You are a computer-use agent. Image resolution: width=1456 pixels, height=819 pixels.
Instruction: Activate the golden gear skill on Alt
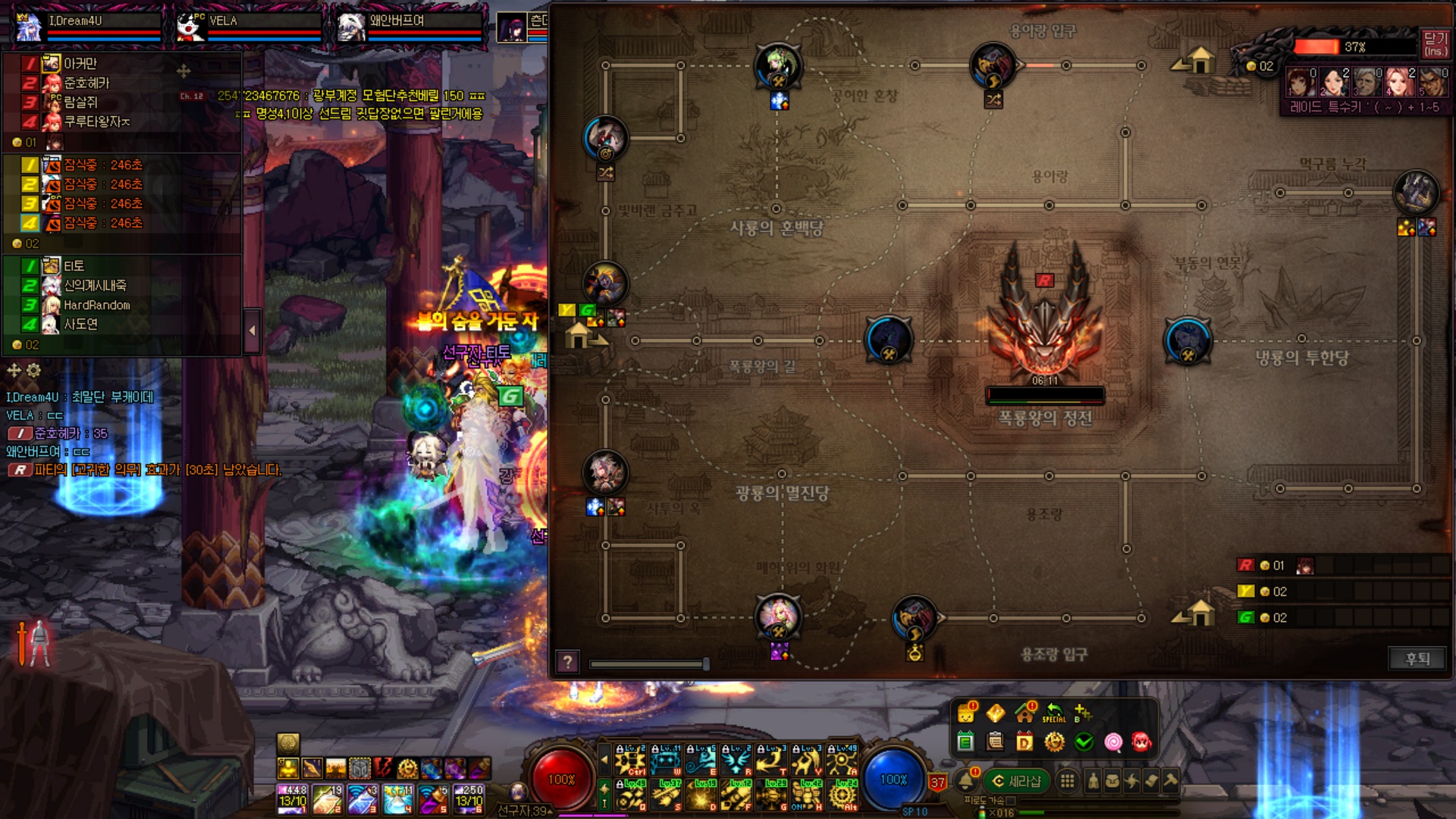click(842, 796)
